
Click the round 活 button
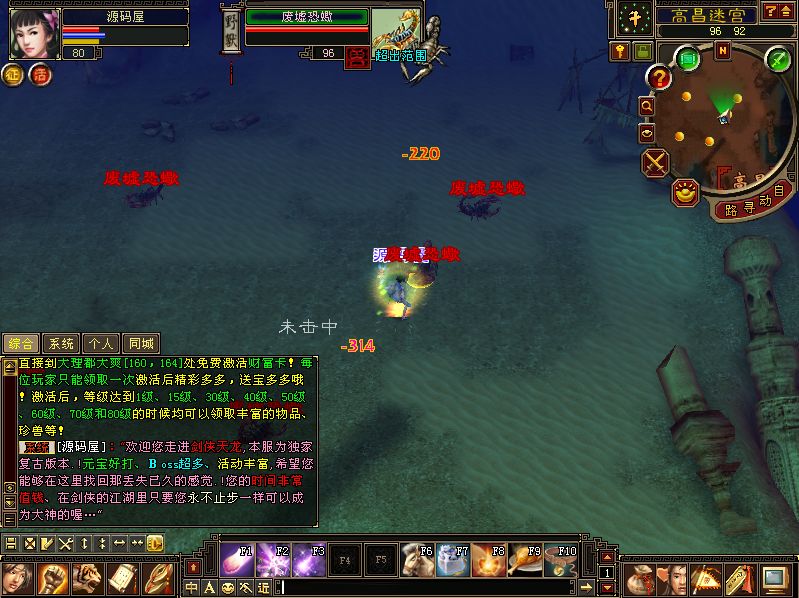(x=40, y=74)
